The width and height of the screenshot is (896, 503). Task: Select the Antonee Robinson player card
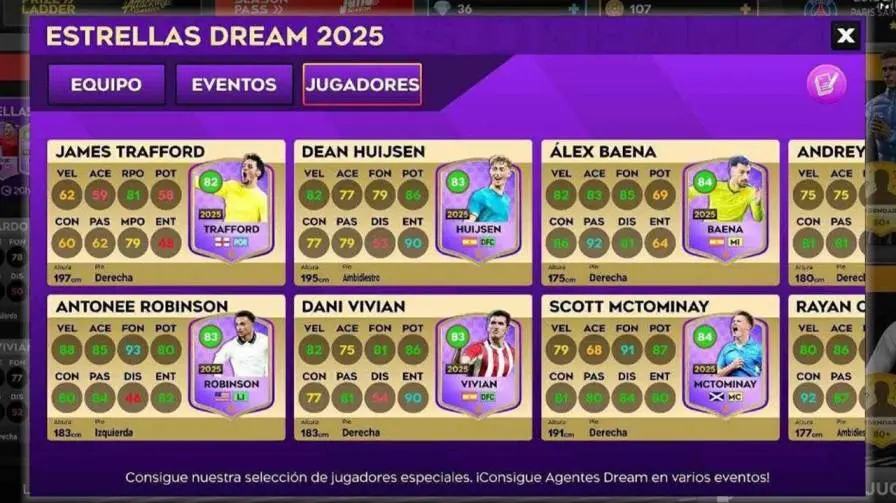pos(165,367)
